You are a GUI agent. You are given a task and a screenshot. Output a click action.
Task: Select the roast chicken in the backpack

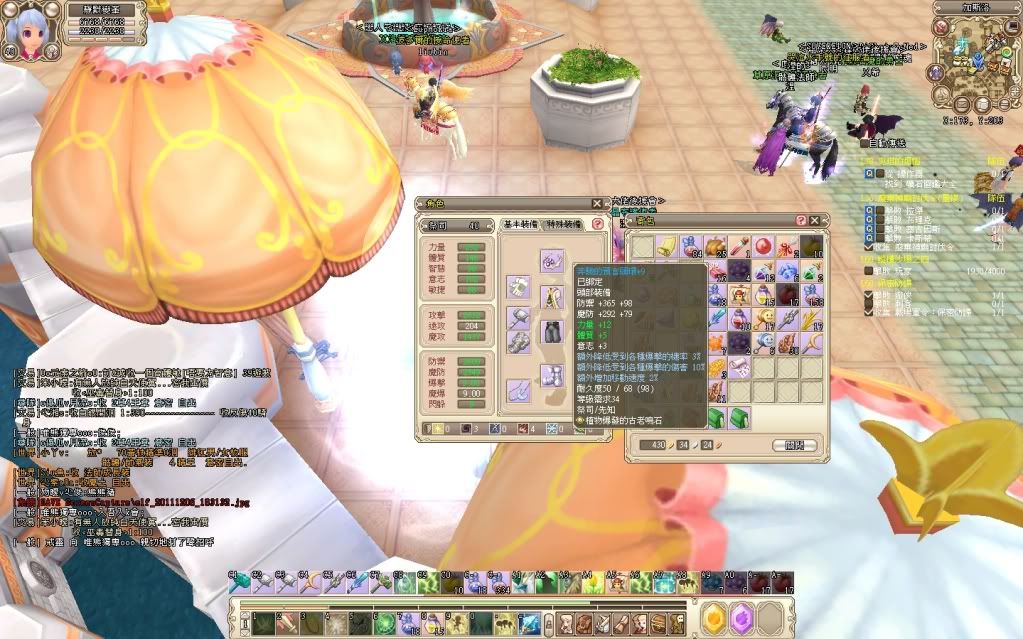point(714,245)
